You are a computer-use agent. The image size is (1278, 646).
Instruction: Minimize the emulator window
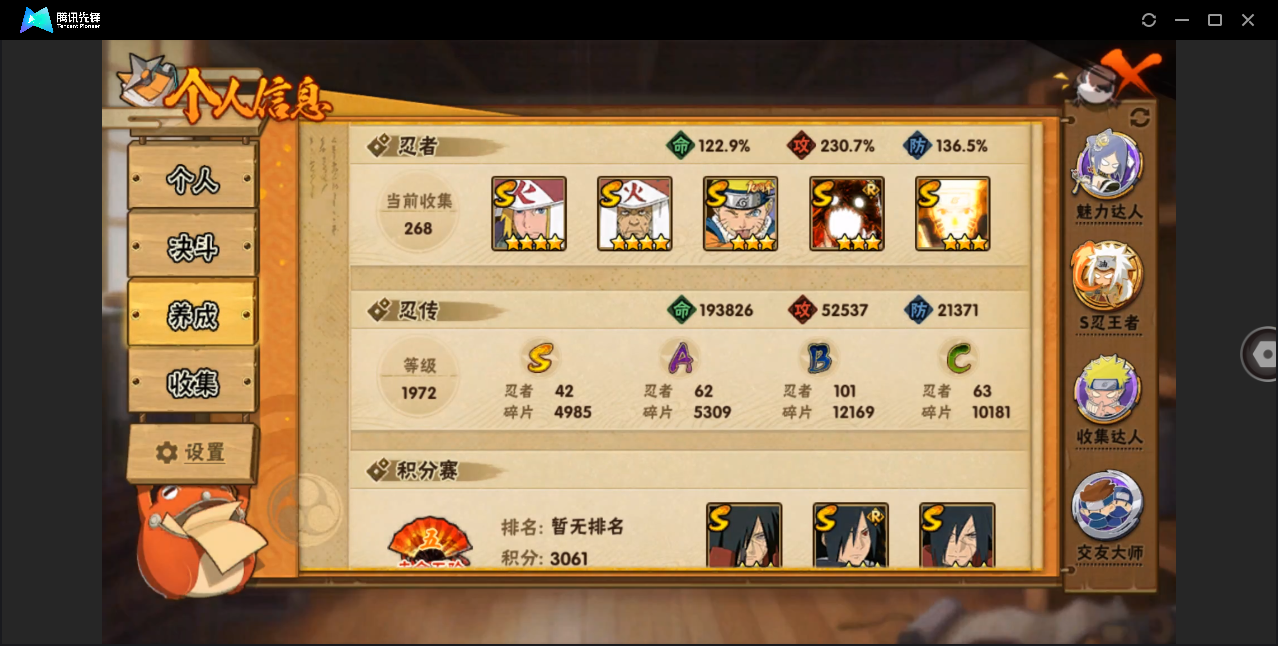click(1182, 20)
